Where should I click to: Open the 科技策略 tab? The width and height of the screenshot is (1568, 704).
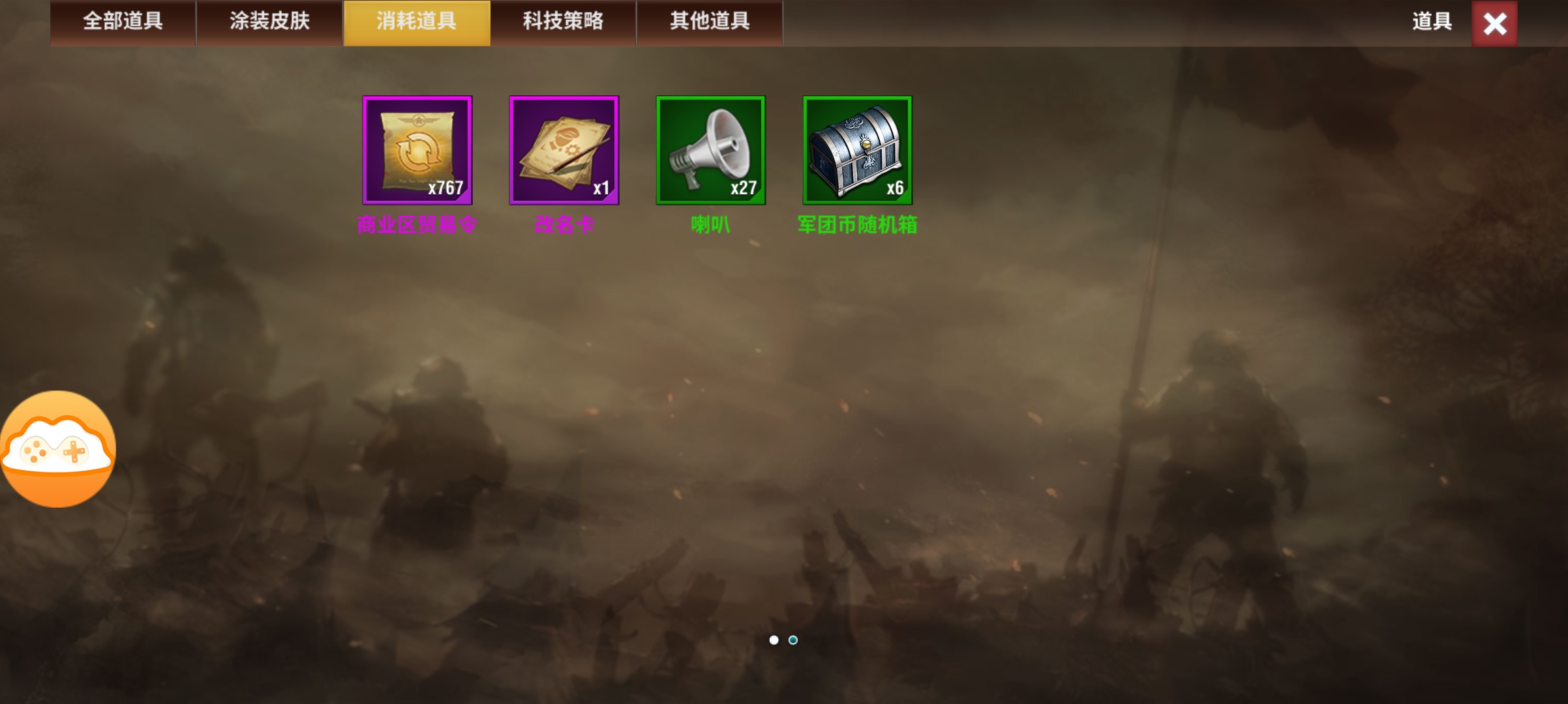(563, 22)
